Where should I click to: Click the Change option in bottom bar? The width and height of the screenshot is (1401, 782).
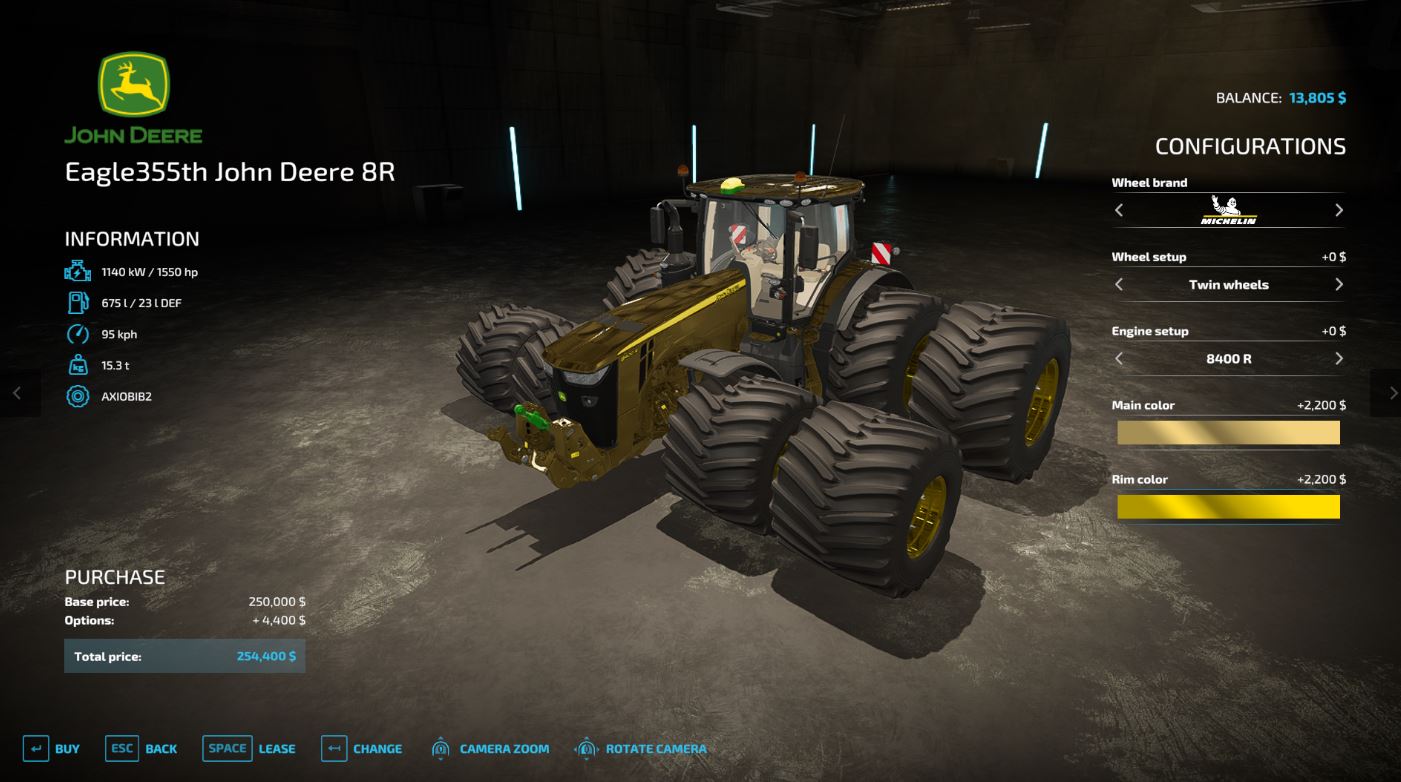pyautogui.click(x=380, y=748)
